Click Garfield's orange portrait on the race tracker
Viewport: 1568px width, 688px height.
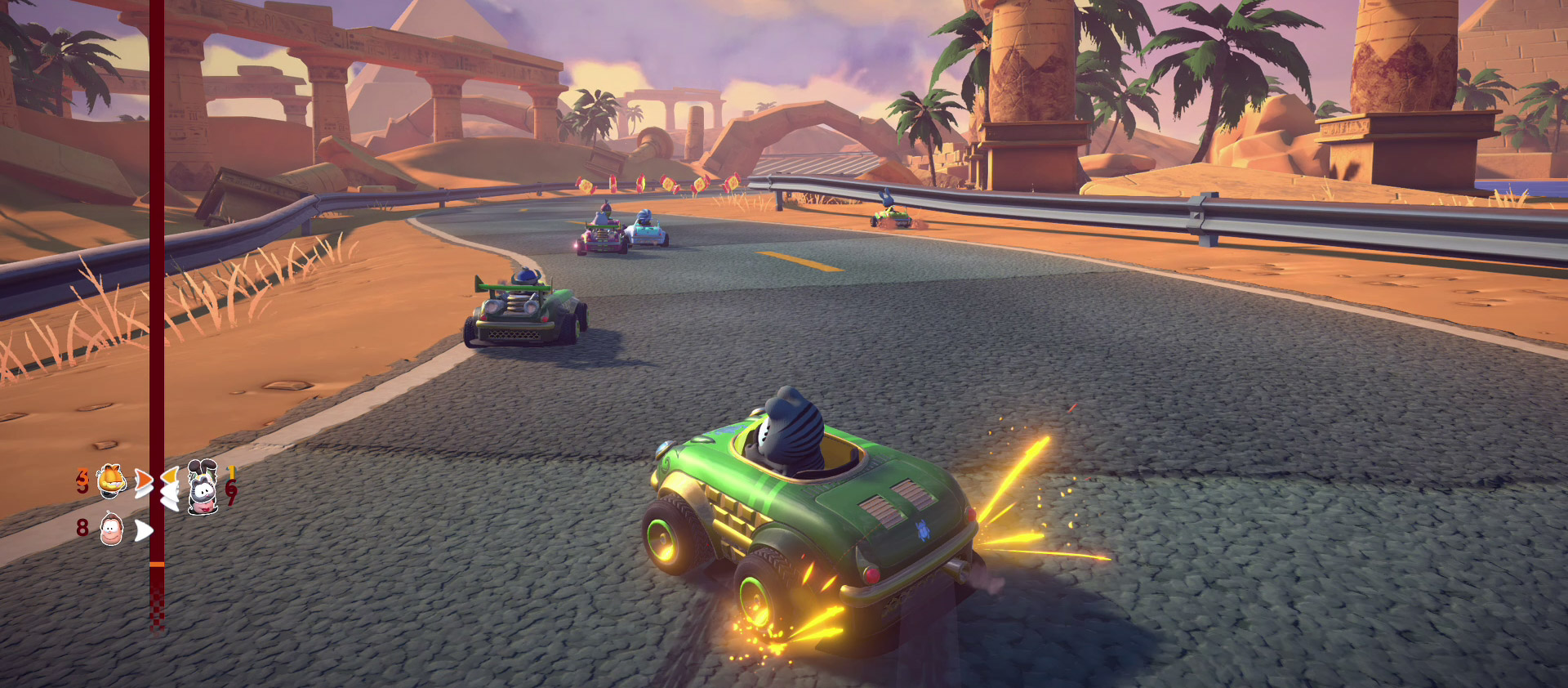[x=112, y=480]
